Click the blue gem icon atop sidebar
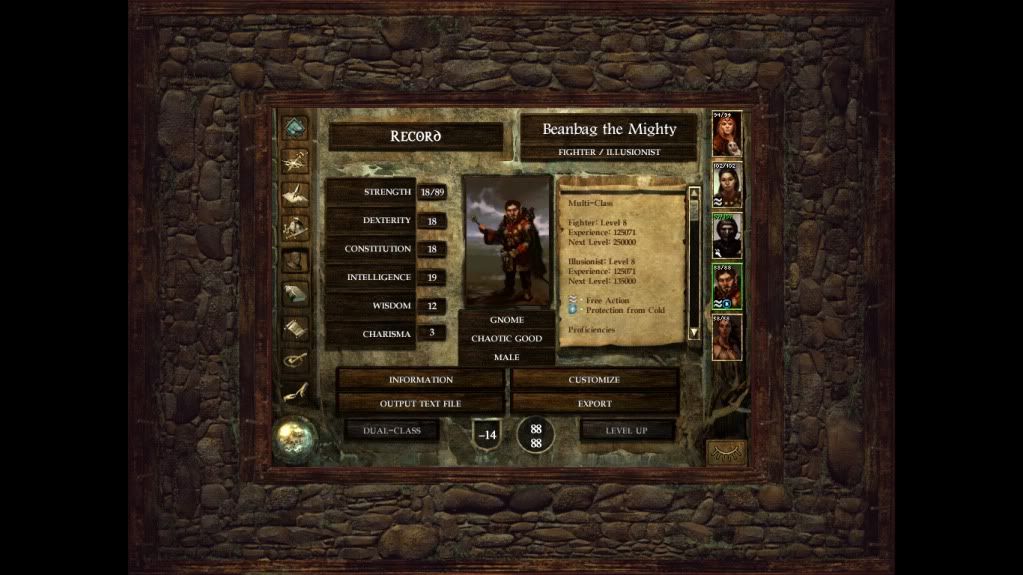The image size is (1023, 575). point(294,127)
